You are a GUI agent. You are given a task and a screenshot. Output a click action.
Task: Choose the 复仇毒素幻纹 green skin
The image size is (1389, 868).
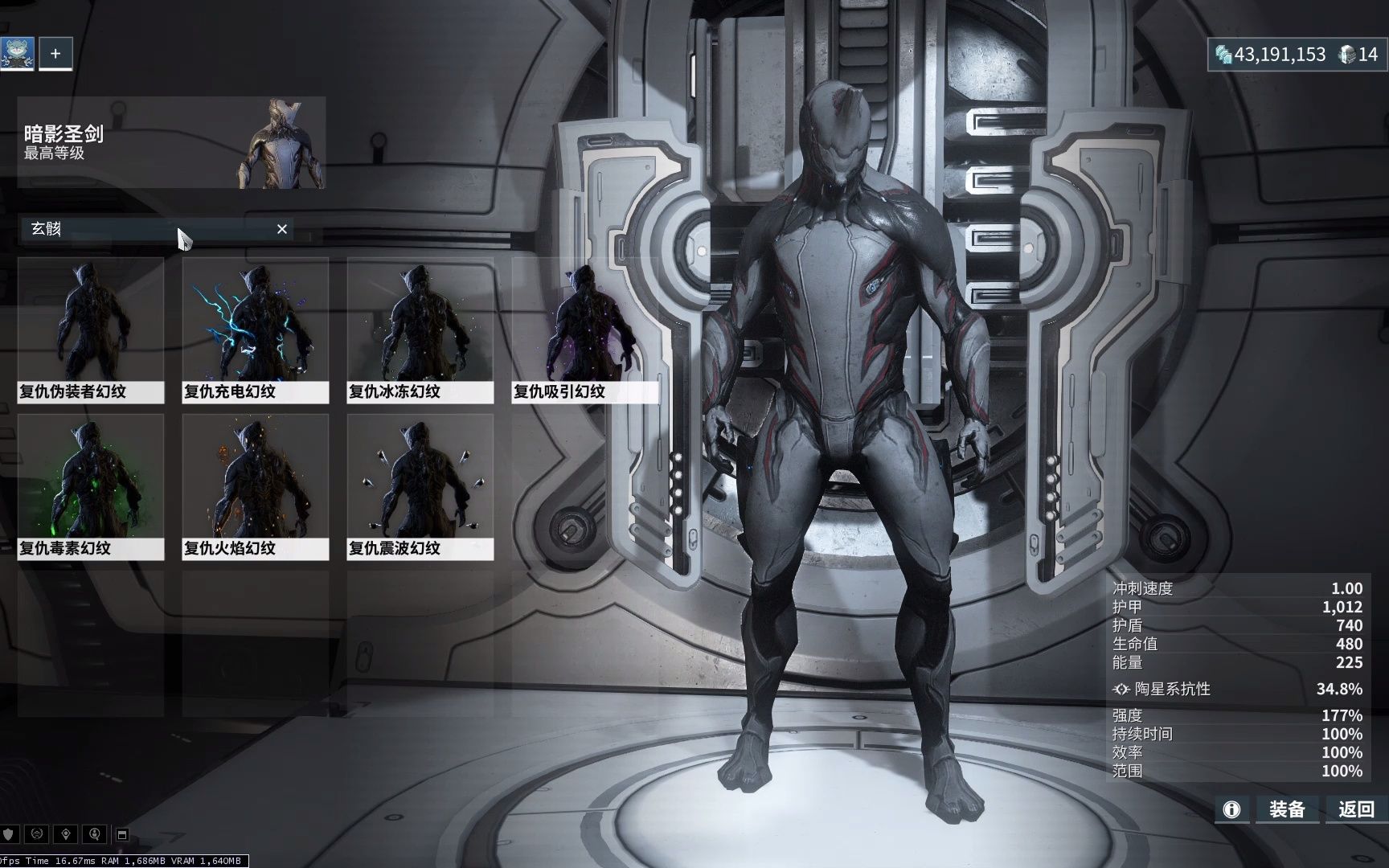[91, 487]
